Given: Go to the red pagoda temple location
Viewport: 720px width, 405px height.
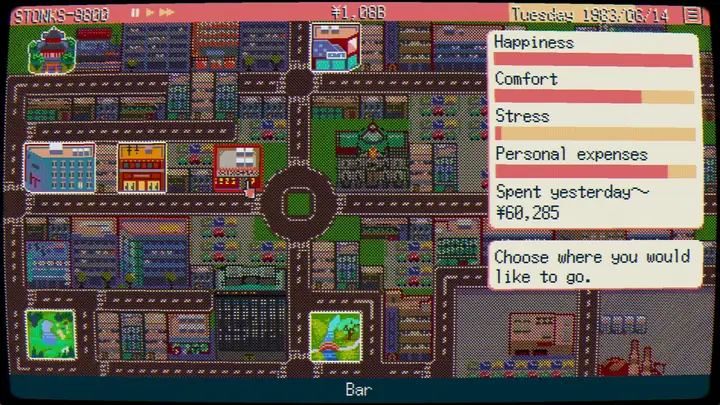Looking at the screenshot, I should pos(49,50).
